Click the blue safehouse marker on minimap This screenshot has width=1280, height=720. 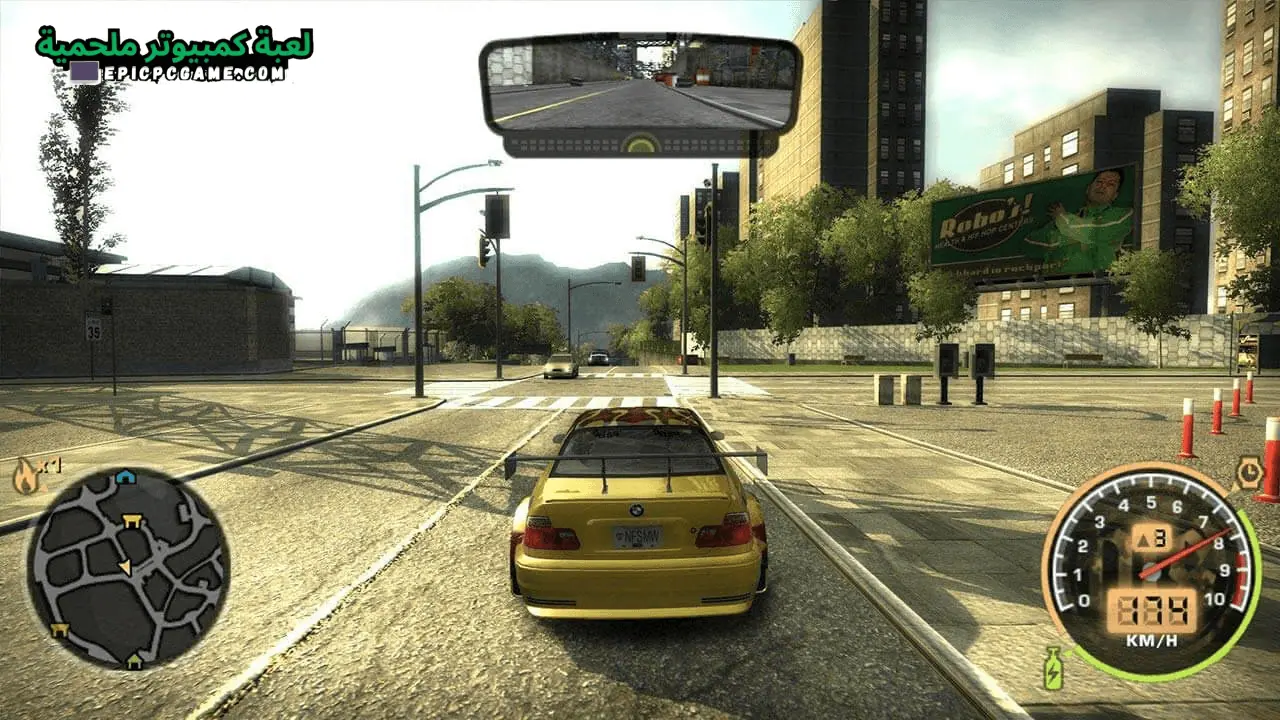pyautogui.click(x=124, y=477)
